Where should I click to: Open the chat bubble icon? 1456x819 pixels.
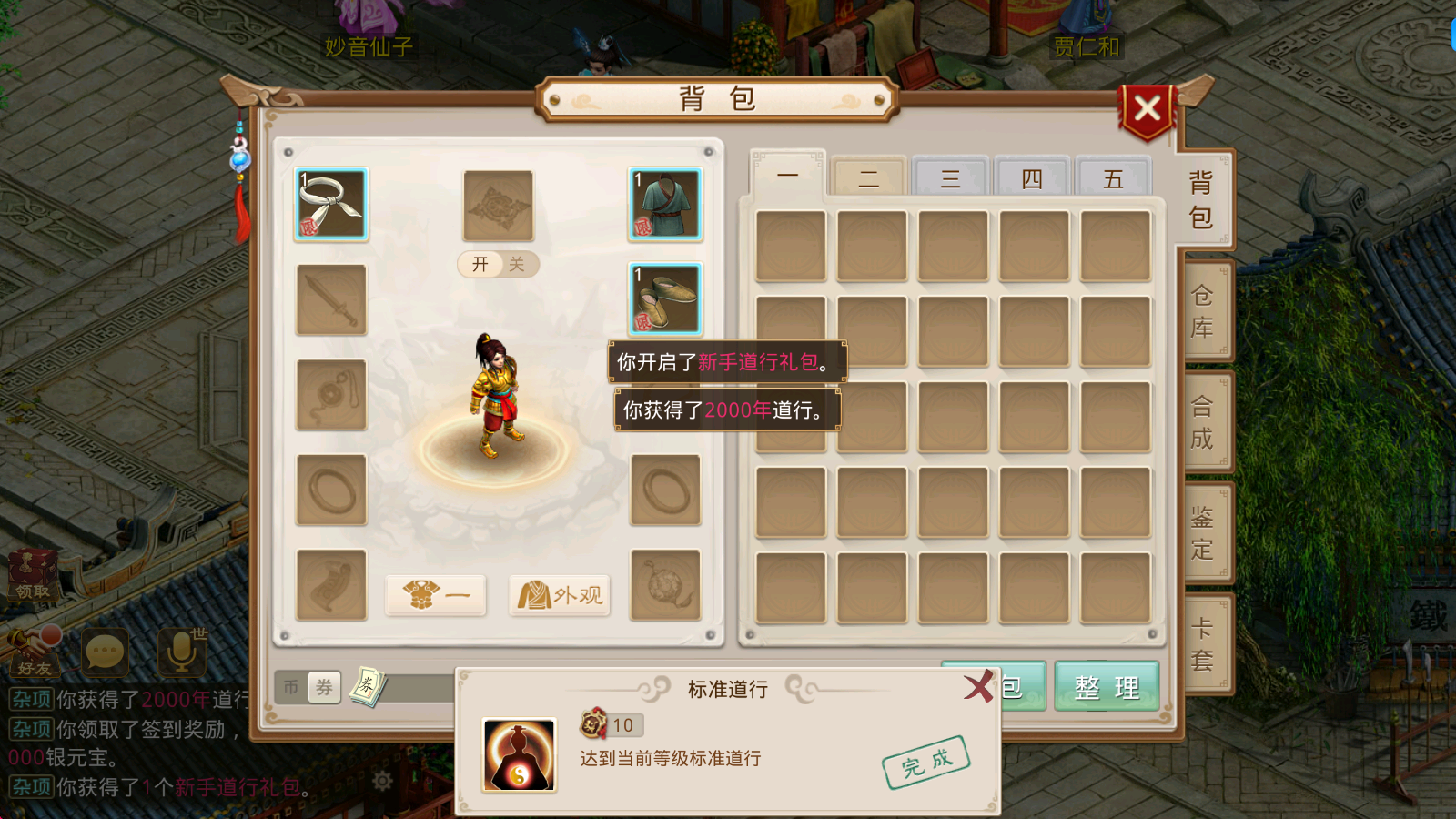pyautogui.click(x=105, y=651)
